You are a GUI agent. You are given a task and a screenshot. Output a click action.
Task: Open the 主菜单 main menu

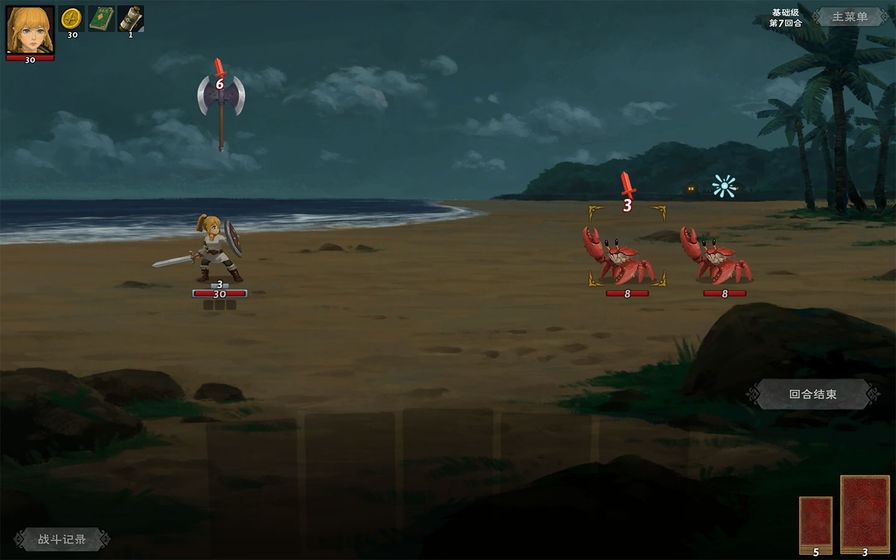click(x=847, y=17)
